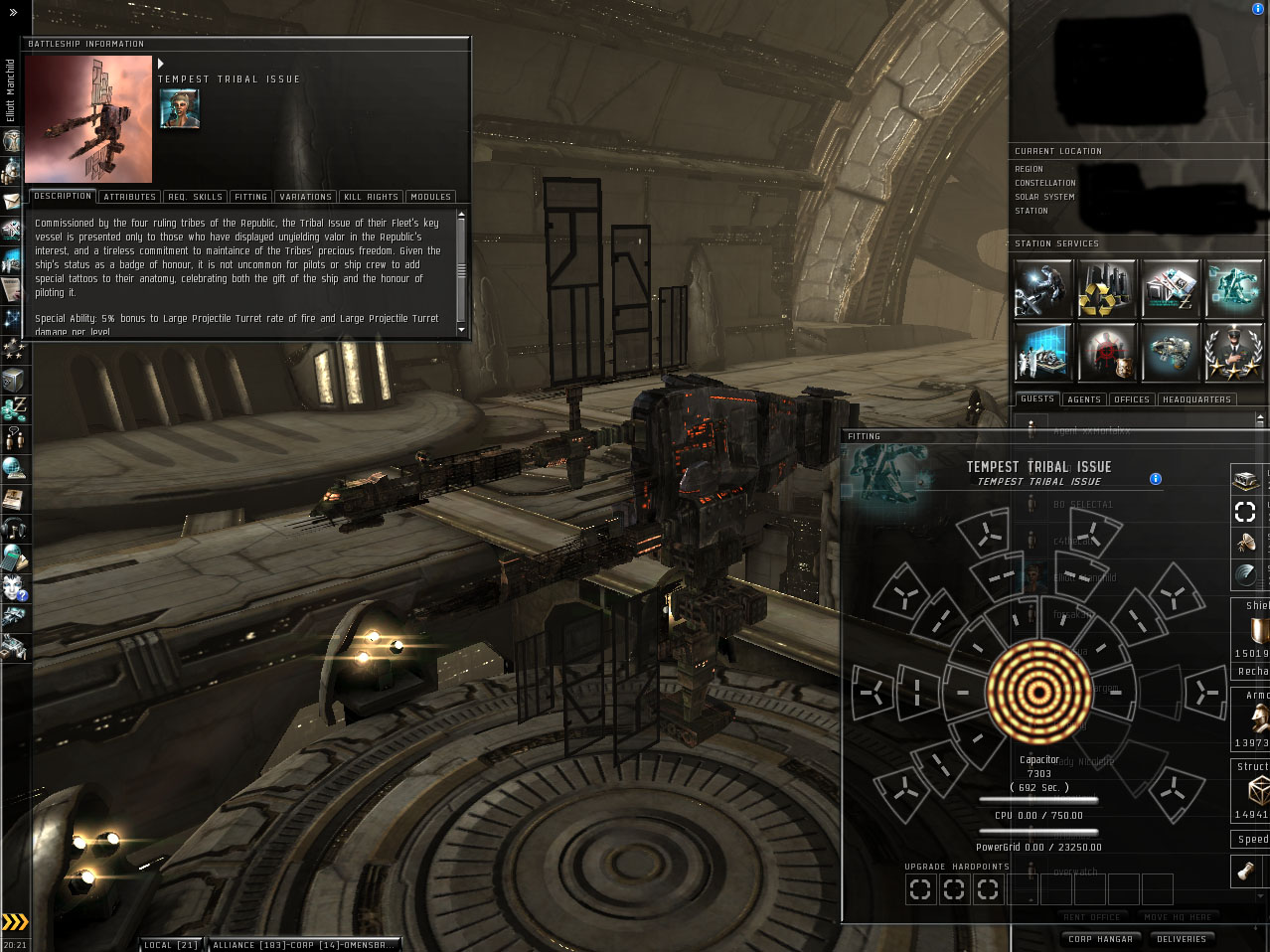1270x952 pixels.
Task: Expand the sidebar with the double-arrow button
Action: (x=13, y=13)
